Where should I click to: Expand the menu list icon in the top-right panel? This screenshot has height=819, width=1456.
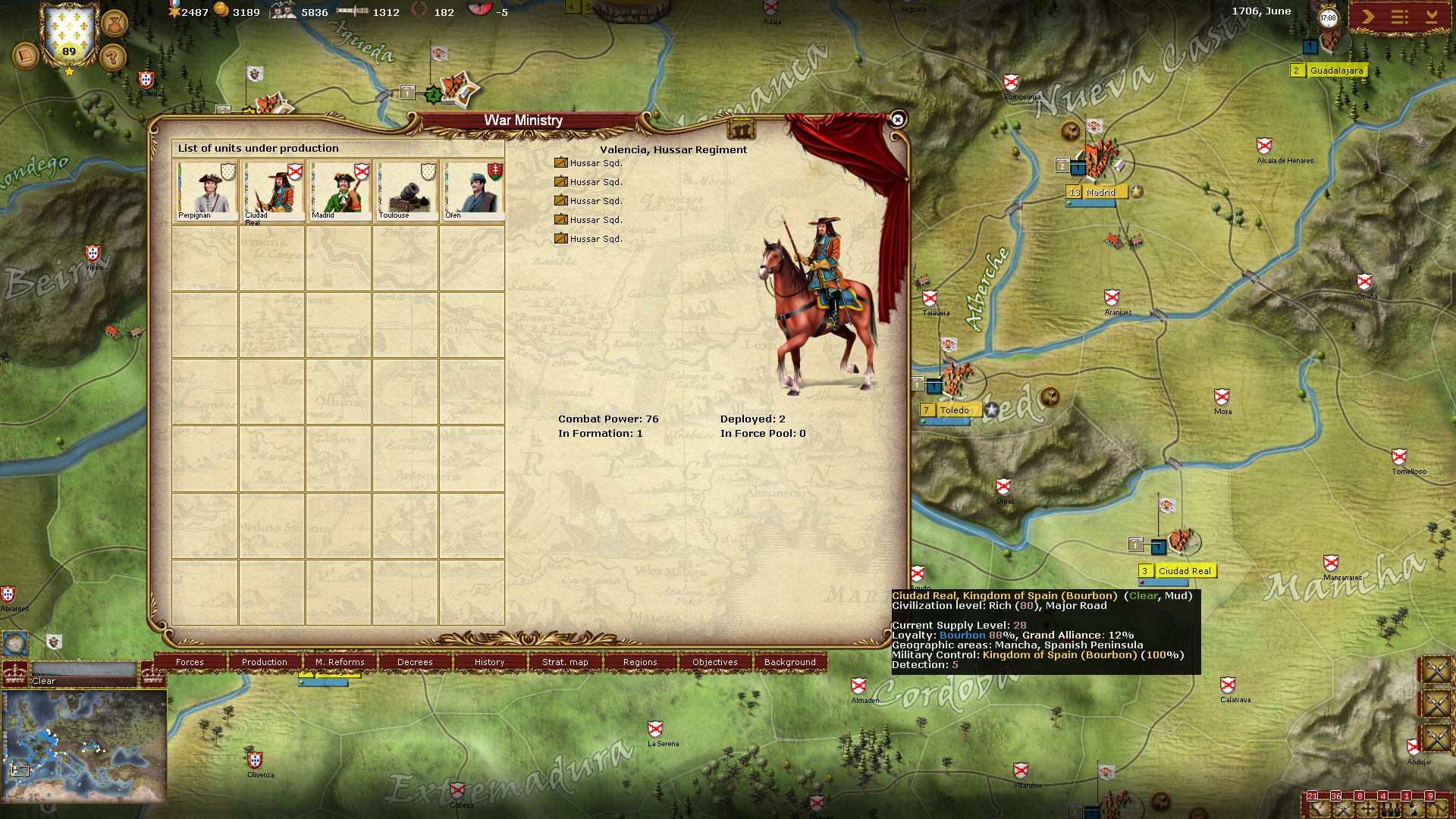(1399, 17)
